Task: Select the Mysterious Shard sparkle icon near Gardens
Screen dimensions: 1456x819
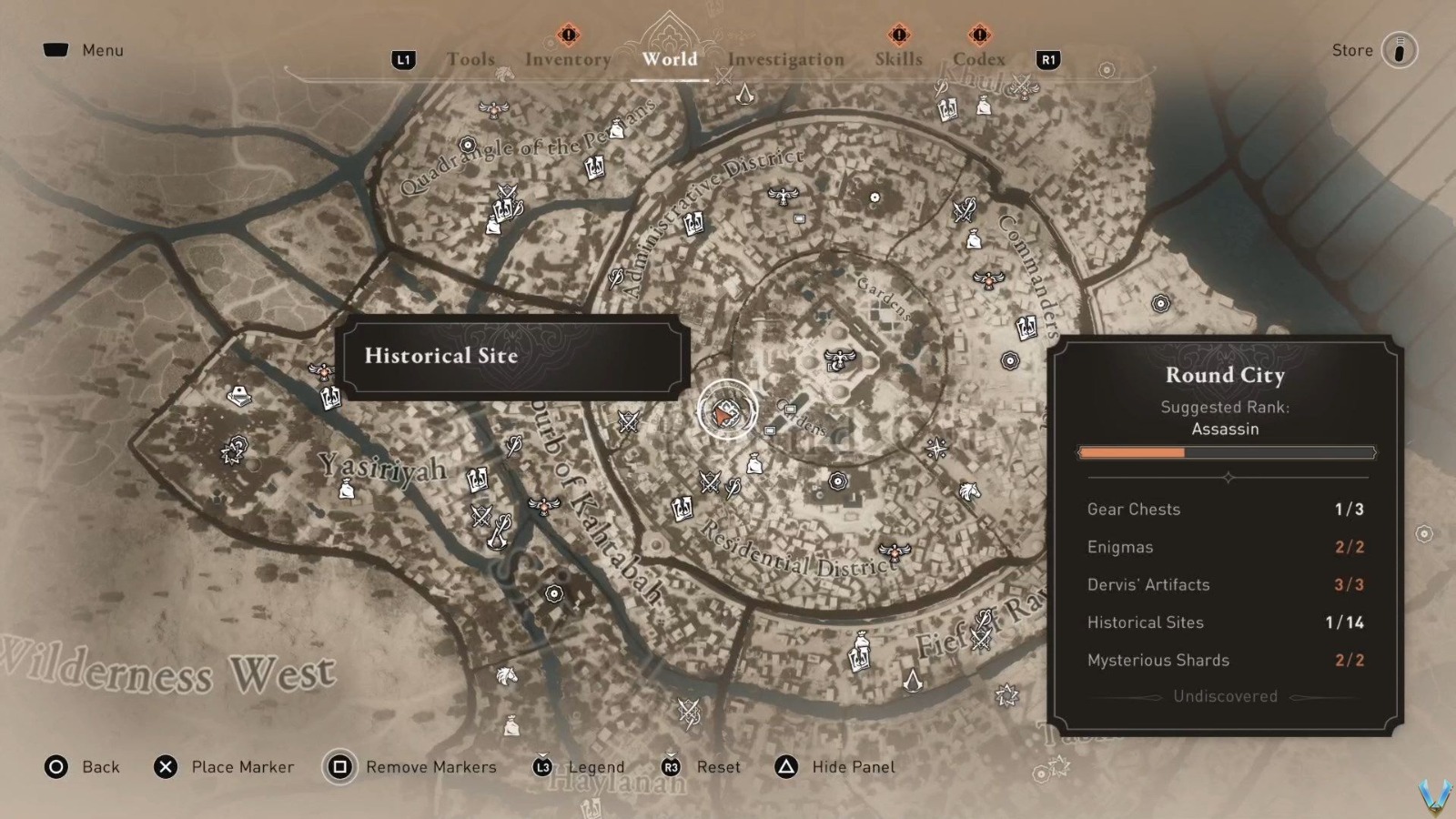Action: point(937,448)
